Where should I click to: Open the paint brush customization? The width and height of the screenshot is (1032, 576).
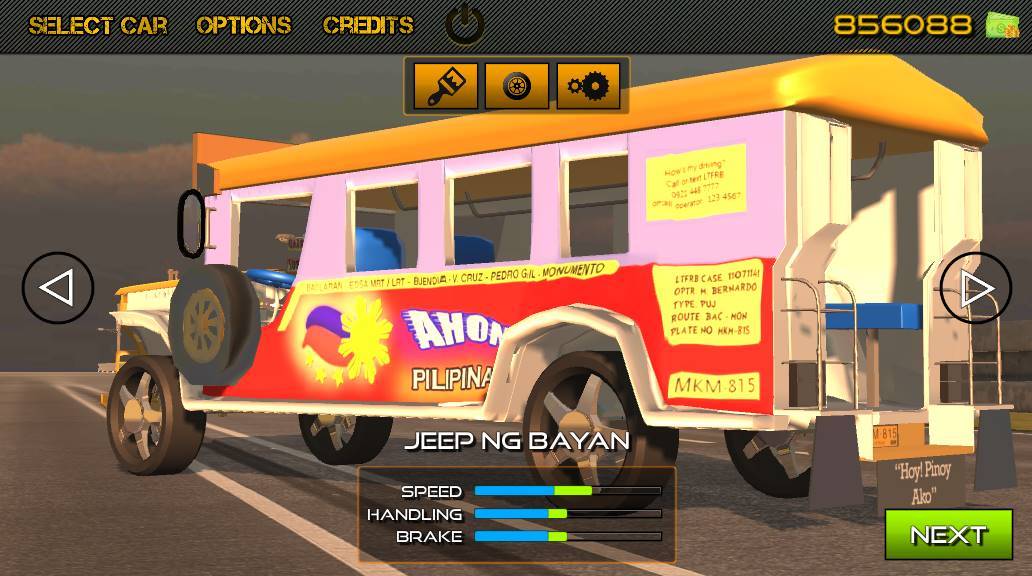pos(444,86)
